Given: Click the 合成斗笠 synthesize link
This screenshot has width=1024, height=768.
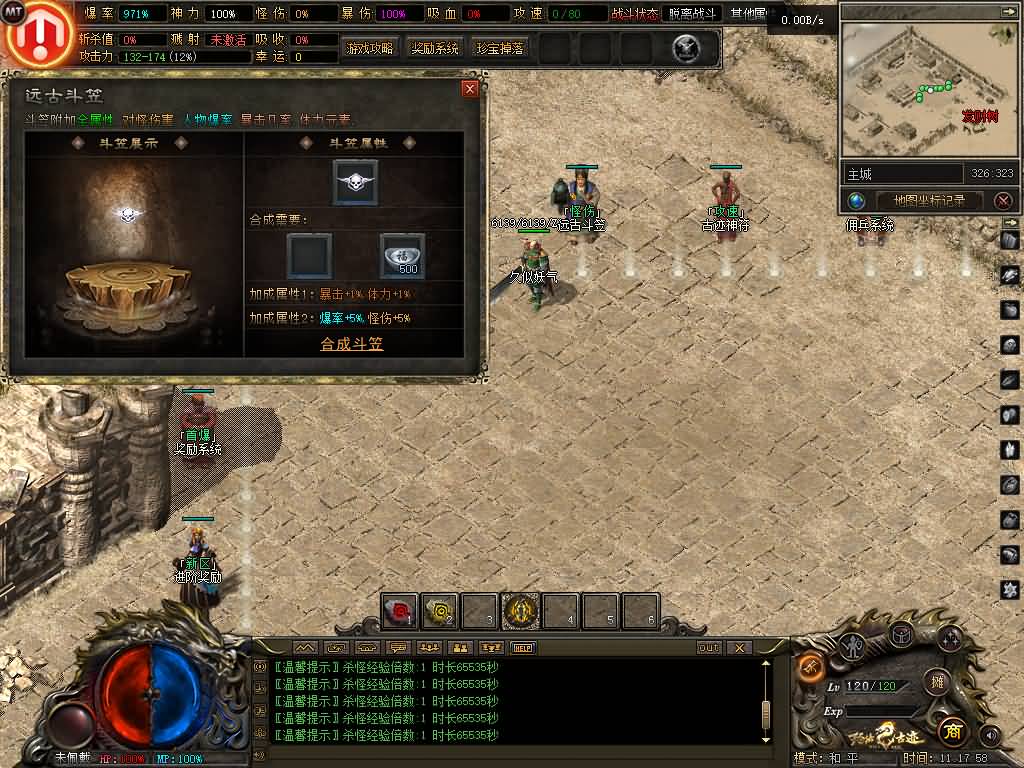Looking at the screenshot, I should [x=351, y=344].
